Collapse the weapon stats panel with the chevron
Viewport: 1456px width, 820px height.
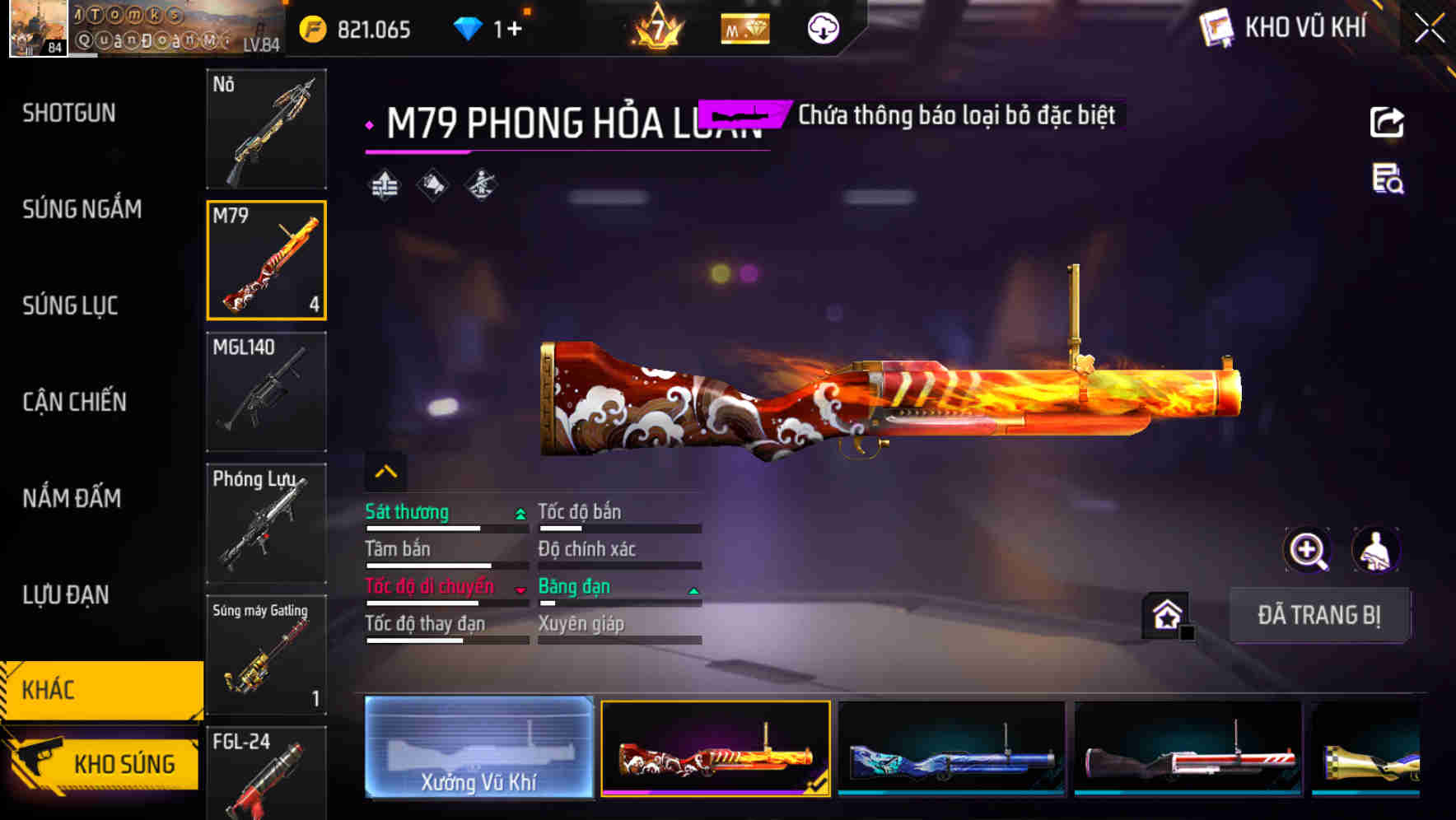click(384, 470)
